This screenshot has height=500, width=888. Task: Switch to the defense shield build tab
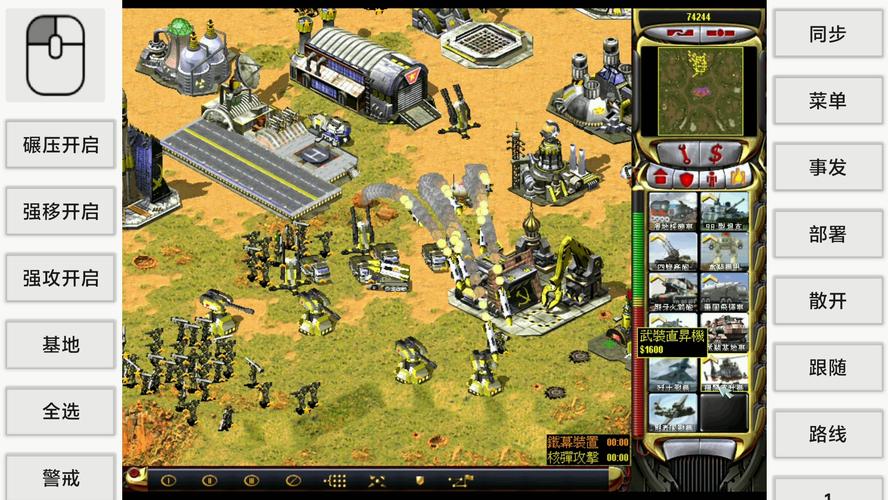point(685,179)
